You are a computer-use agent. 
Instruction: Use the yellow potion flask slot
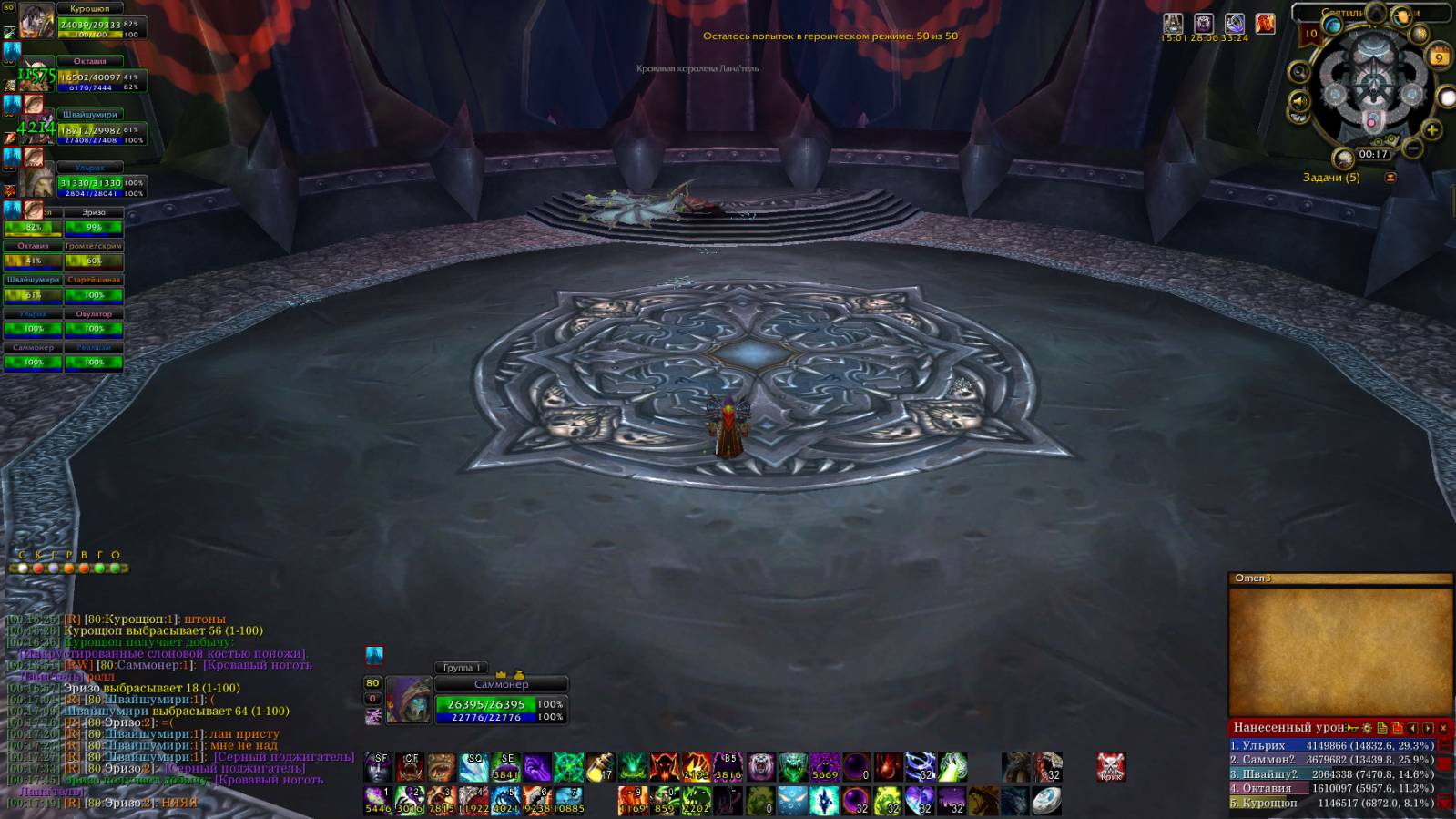tap(600, 768)
